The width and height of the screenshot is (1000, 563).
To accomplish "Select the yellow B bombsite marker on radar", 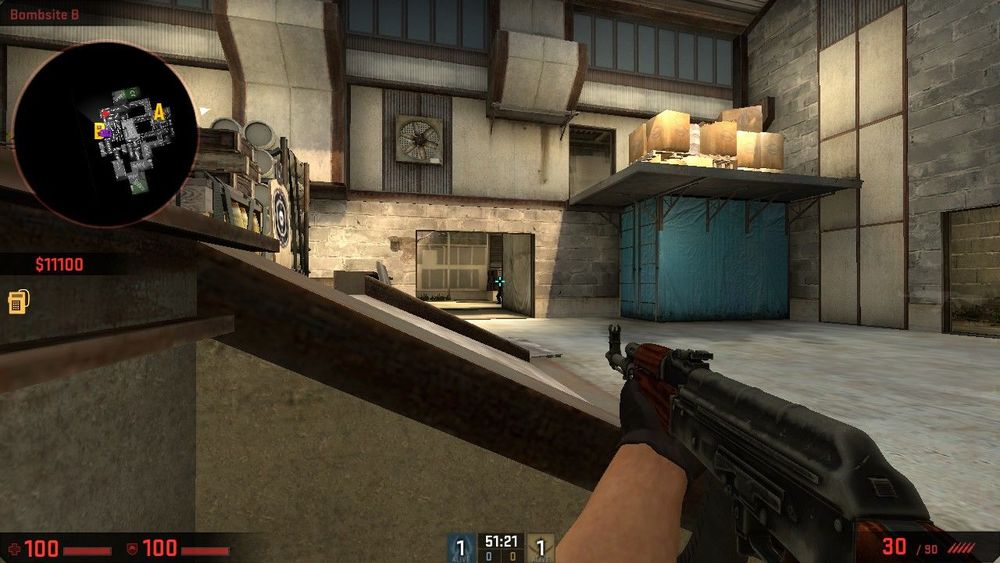I will point(98,129).
